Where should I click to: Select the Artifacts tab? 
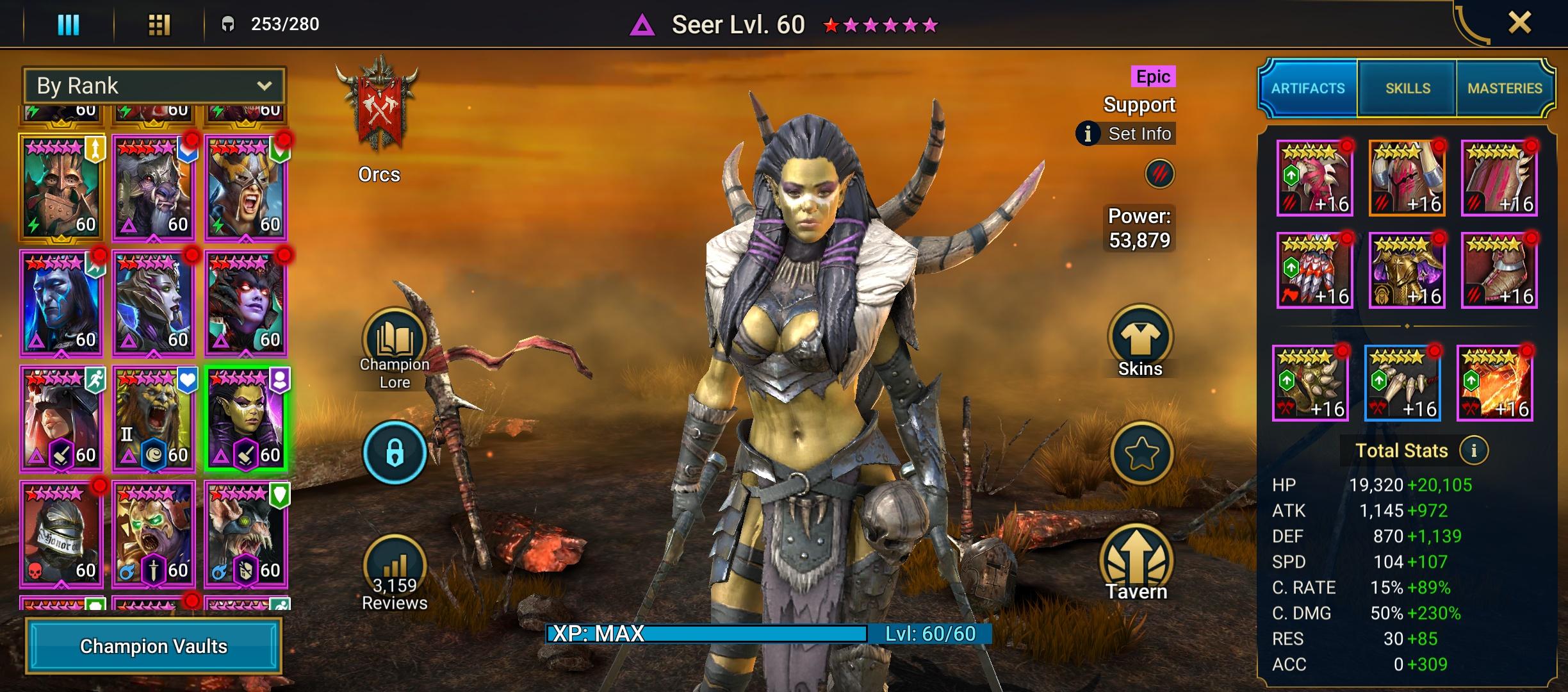1307,88
